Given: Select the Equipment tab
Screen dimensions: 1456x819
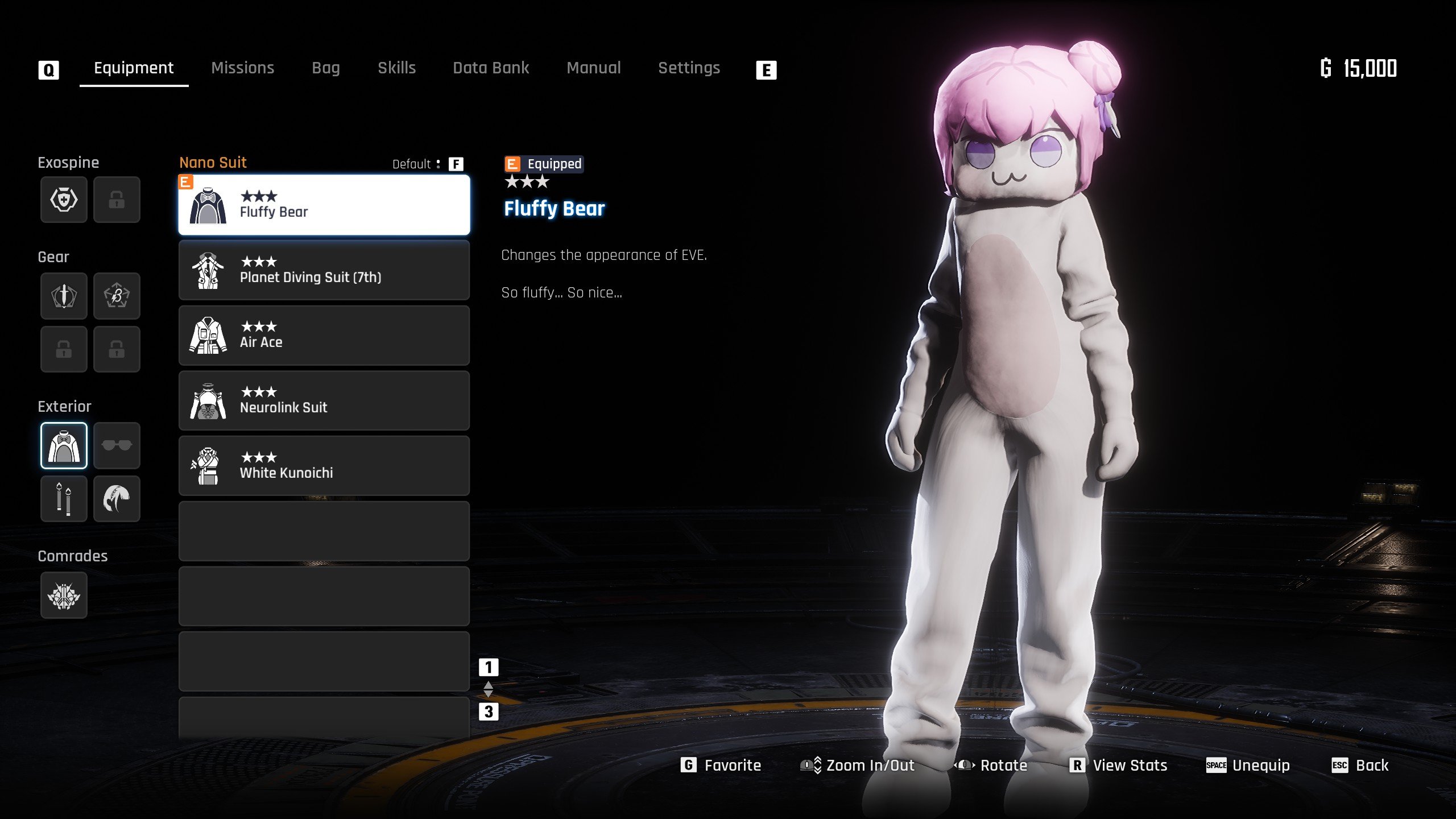Looking at the screenshot, I should (134, 68).
